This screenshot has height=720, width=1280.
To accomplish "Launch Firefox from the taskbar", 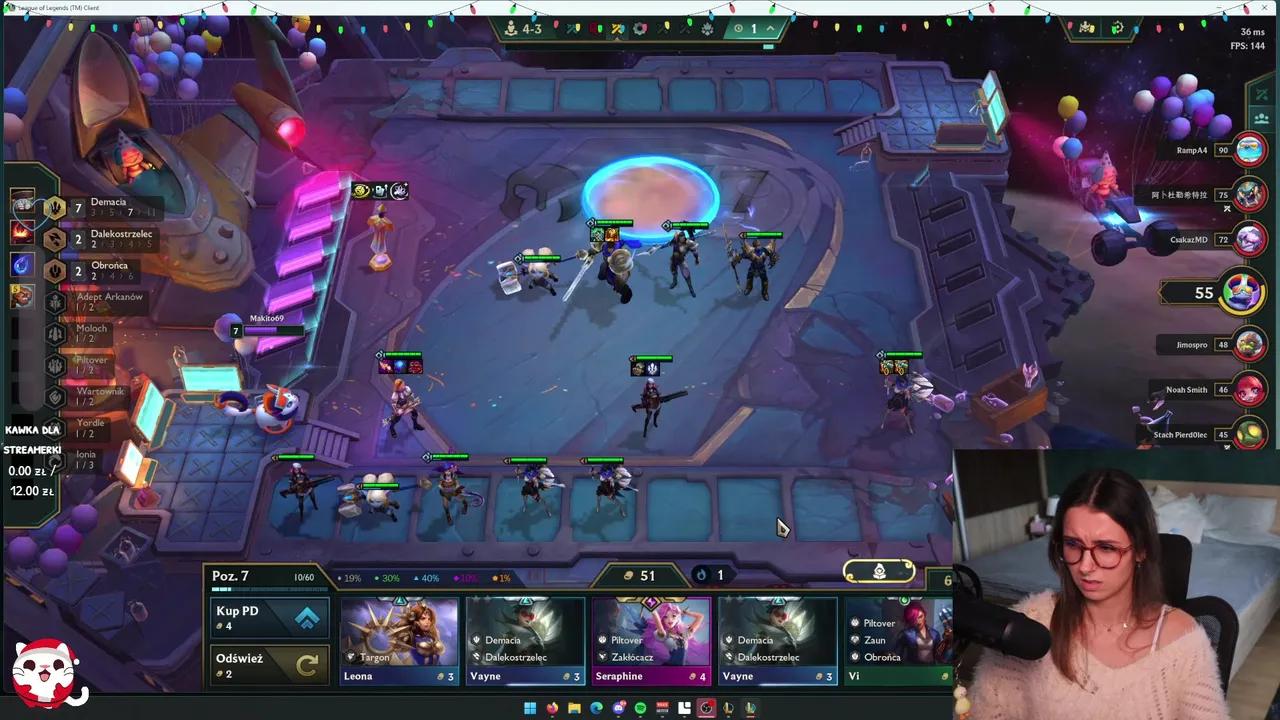I will click(553, 708).
